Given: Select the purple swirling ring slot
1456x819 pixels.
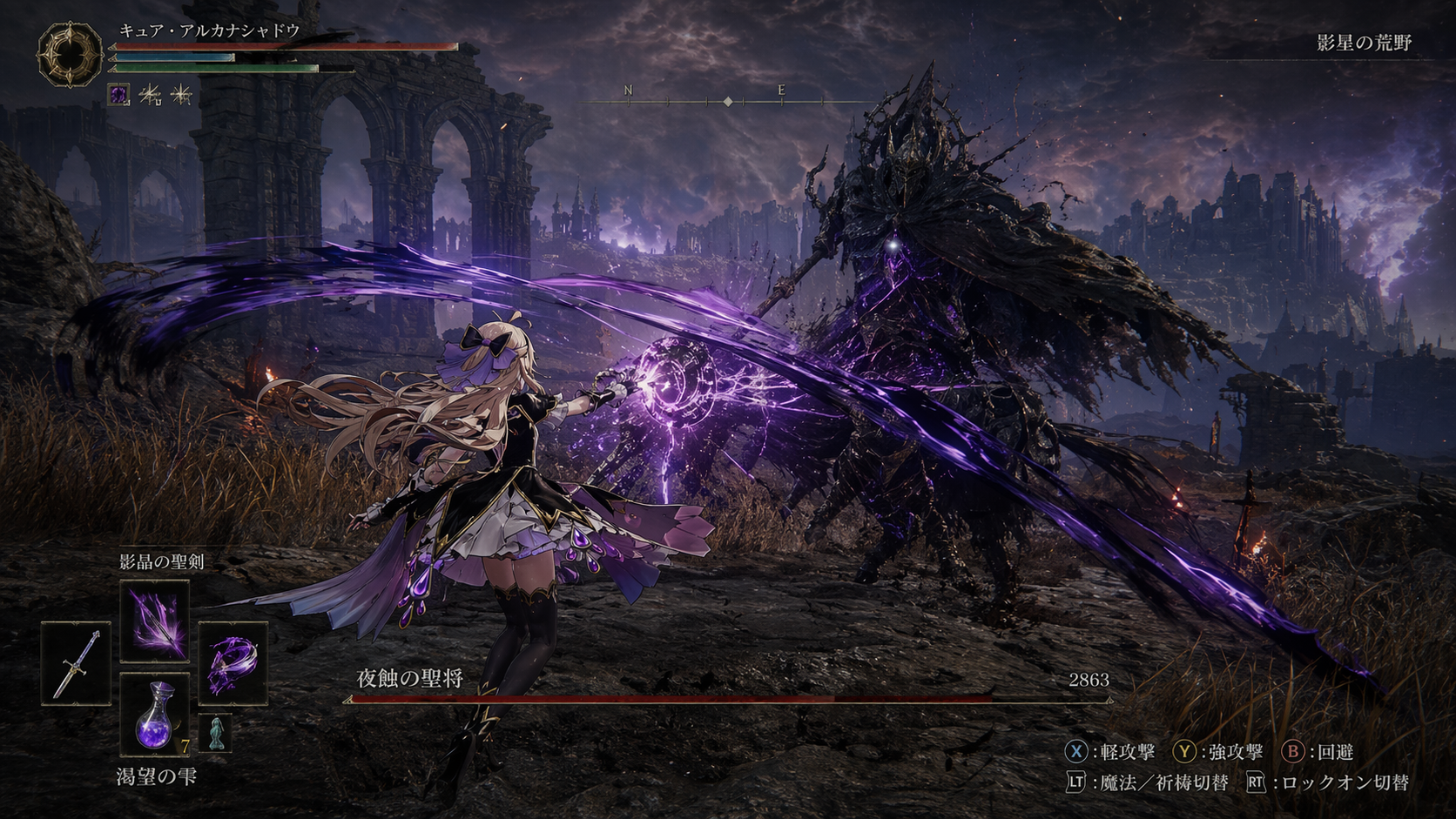Looking at the screenshot, I should coord(233,663).
